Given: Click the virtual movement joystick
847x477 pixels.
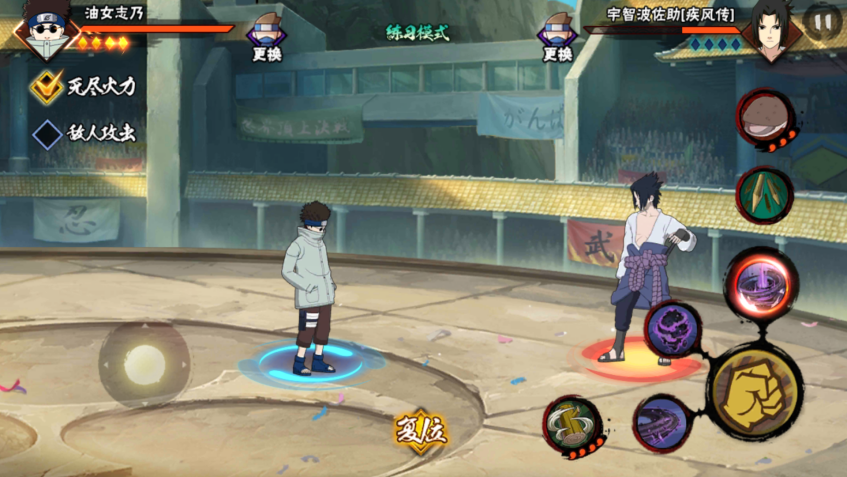Looking at the screenshot, I should pyautogui.click(x=144, y=363).
